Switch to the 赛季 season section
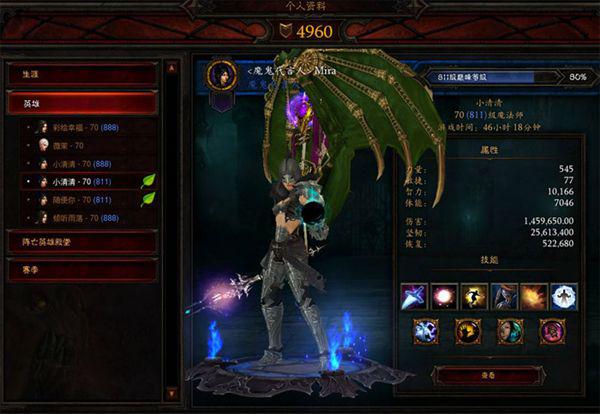Screen dimensions: 600x414 [x=82, y=270]
